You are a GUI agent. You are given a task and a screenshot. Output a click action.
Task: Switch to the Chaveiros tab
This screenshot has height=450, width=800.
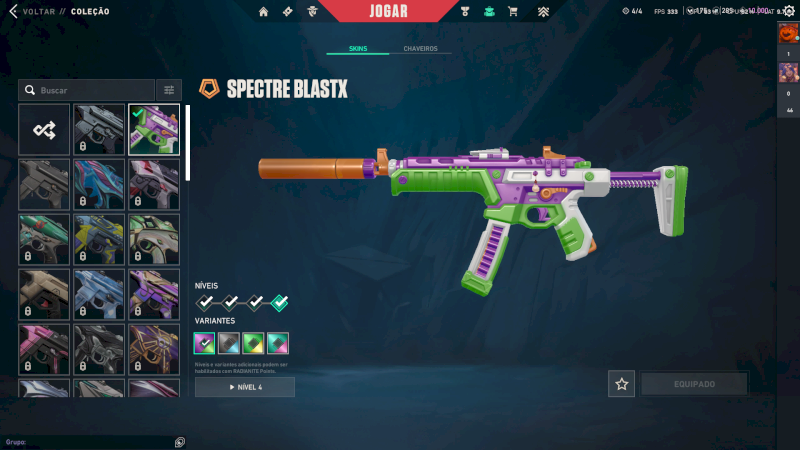(x=420, y=48)
